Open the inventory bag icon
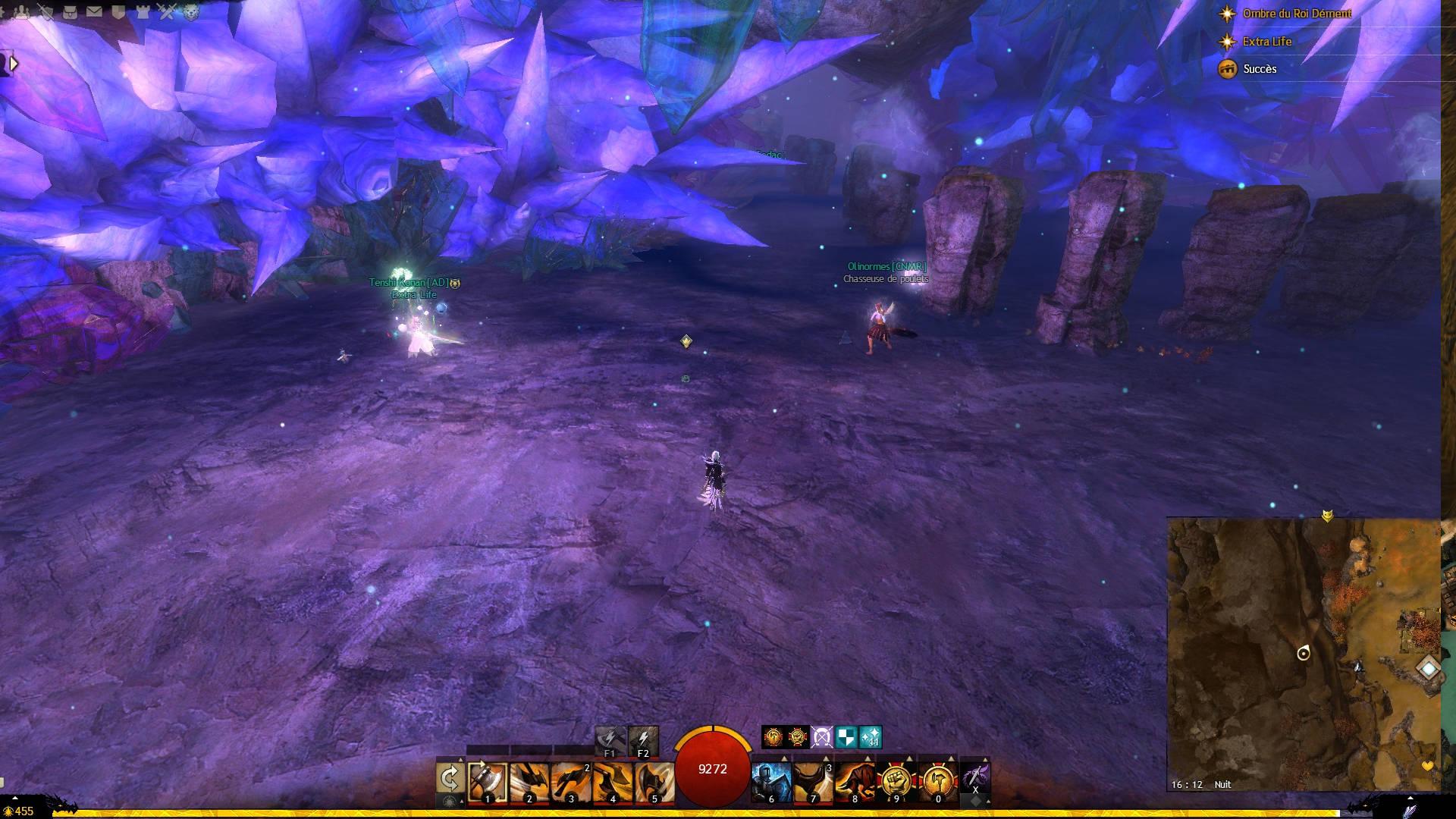The width and height of the screenshot is (1456, 819). (x=70, y=11)
